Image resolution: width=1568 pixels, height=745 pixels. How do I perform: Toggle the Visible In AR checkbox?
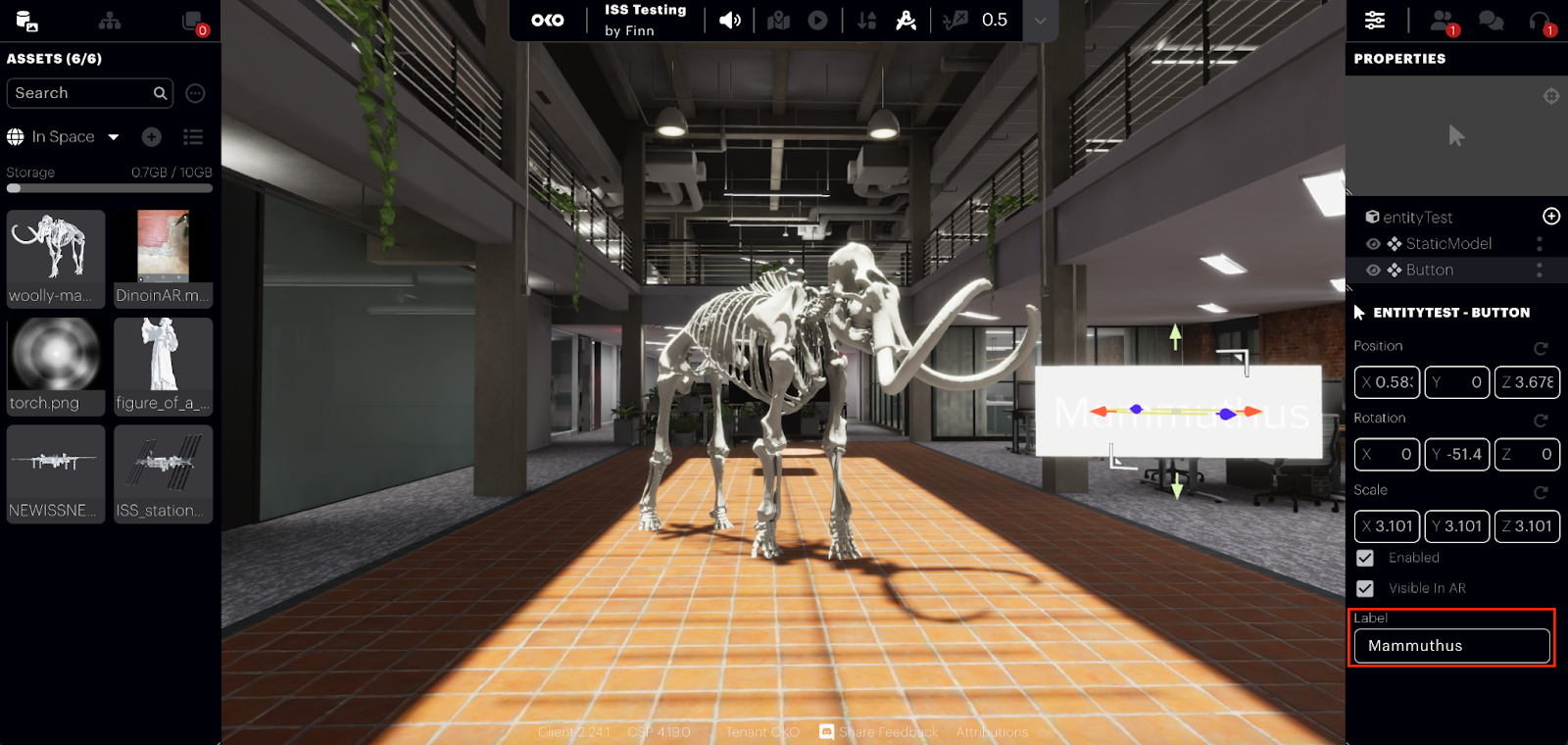click(1365, 588)
